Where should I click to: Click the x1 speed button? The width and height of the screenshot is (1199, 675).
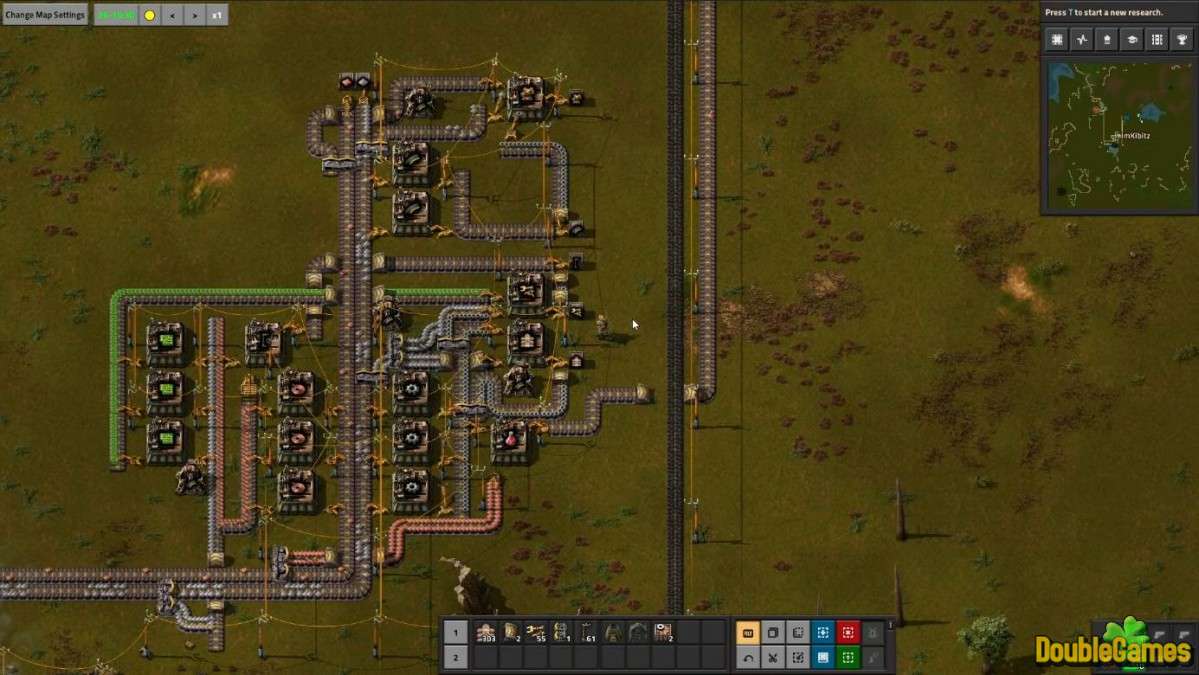click(x=217, y=15)
